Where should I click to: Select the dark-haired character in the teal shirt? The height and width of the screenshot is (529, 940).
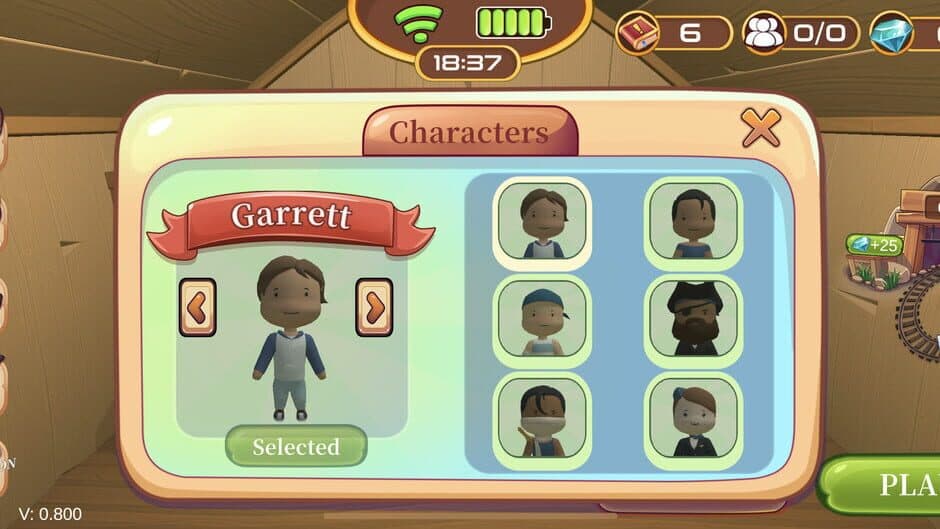click(693, 222)
